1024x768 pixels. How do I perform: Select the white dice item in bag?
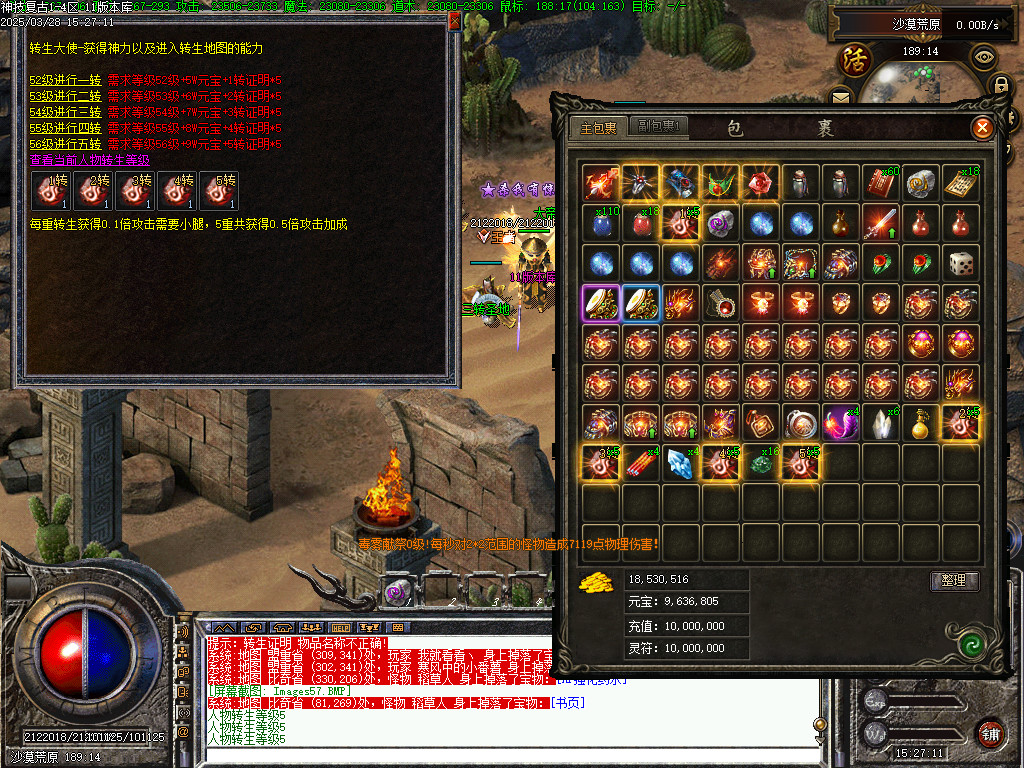click(x=961, y=264)
